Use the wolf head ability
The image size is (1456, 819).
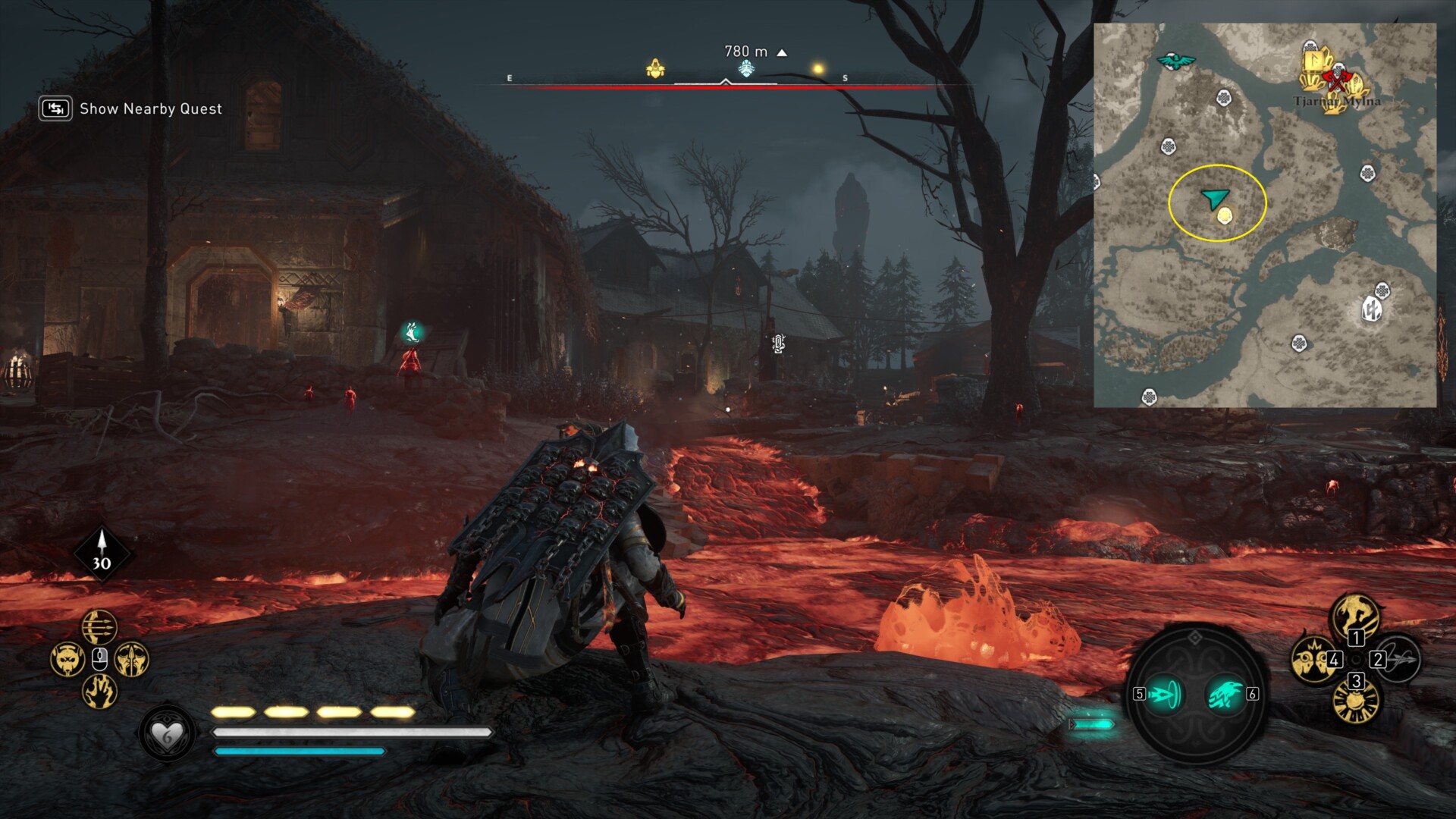tap(67, 659)
